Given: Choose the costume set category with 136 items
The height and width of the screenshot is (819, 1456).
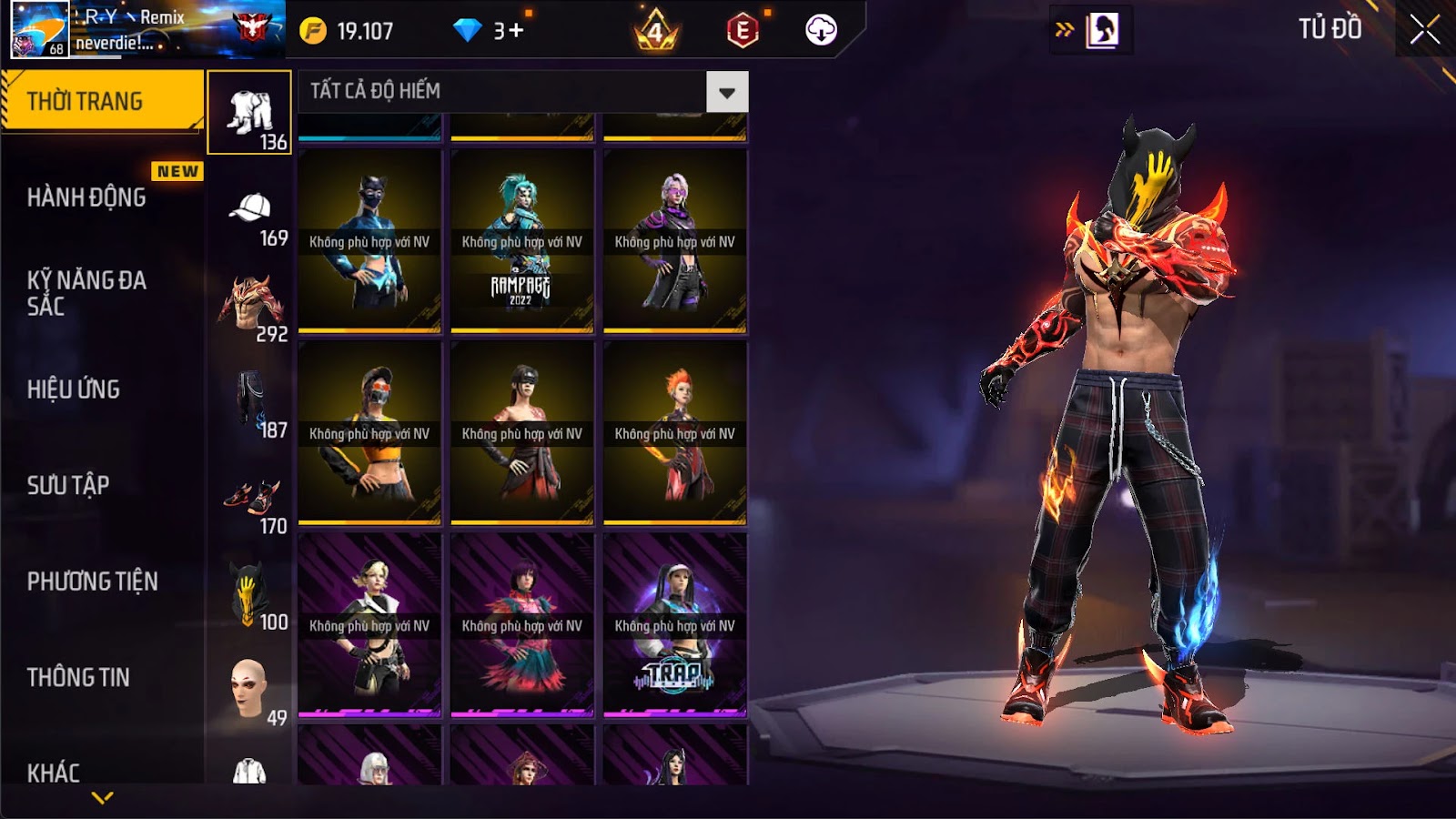Looking at the screenshot, I should click(x=249, y=113).
